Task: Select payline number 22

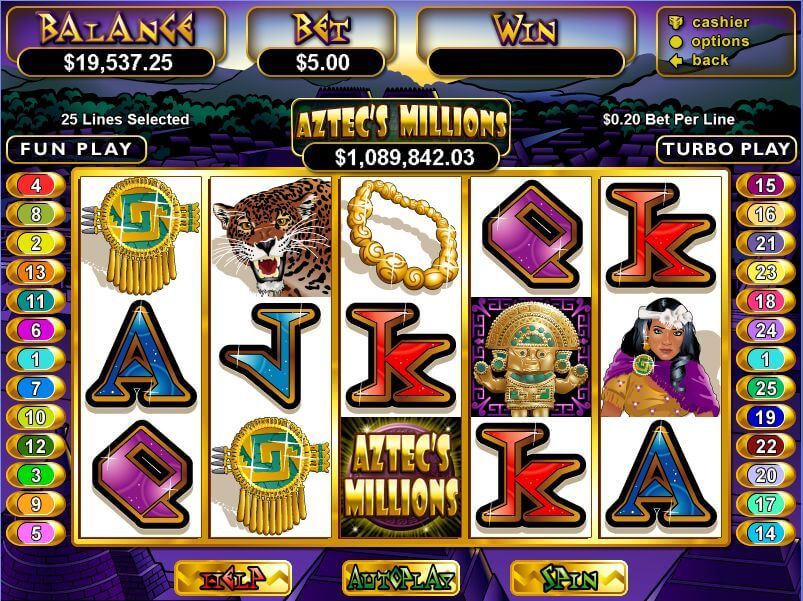Action: (x=765, y=446)
